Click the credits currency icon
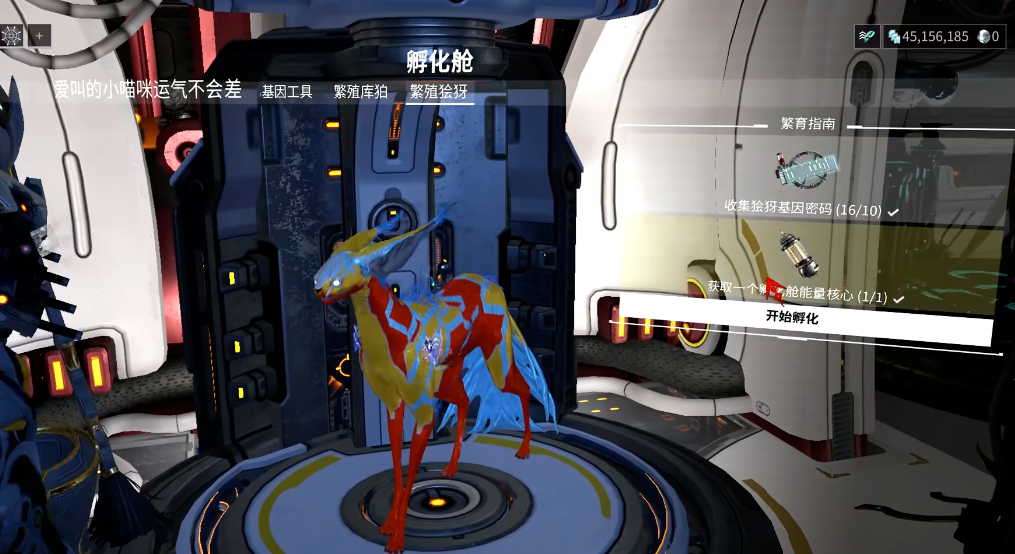The width and height of the screenshot is (1015, 554). coord(894,36)
